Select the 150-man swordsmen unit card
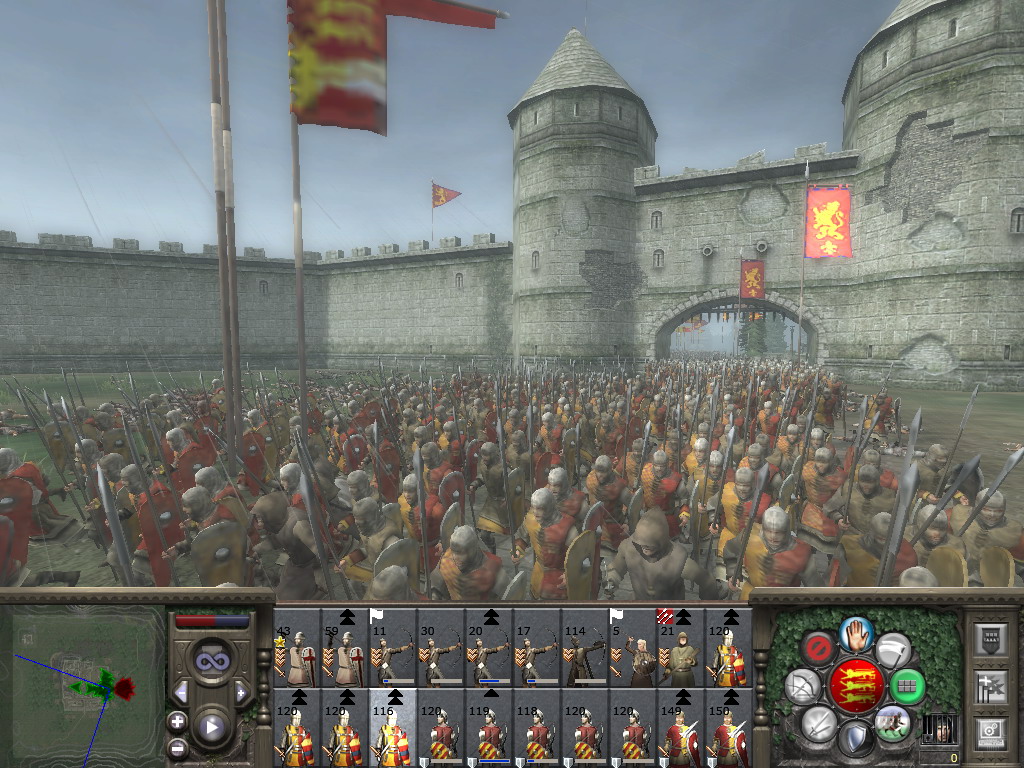The image size is (1024, 768). 729,728
